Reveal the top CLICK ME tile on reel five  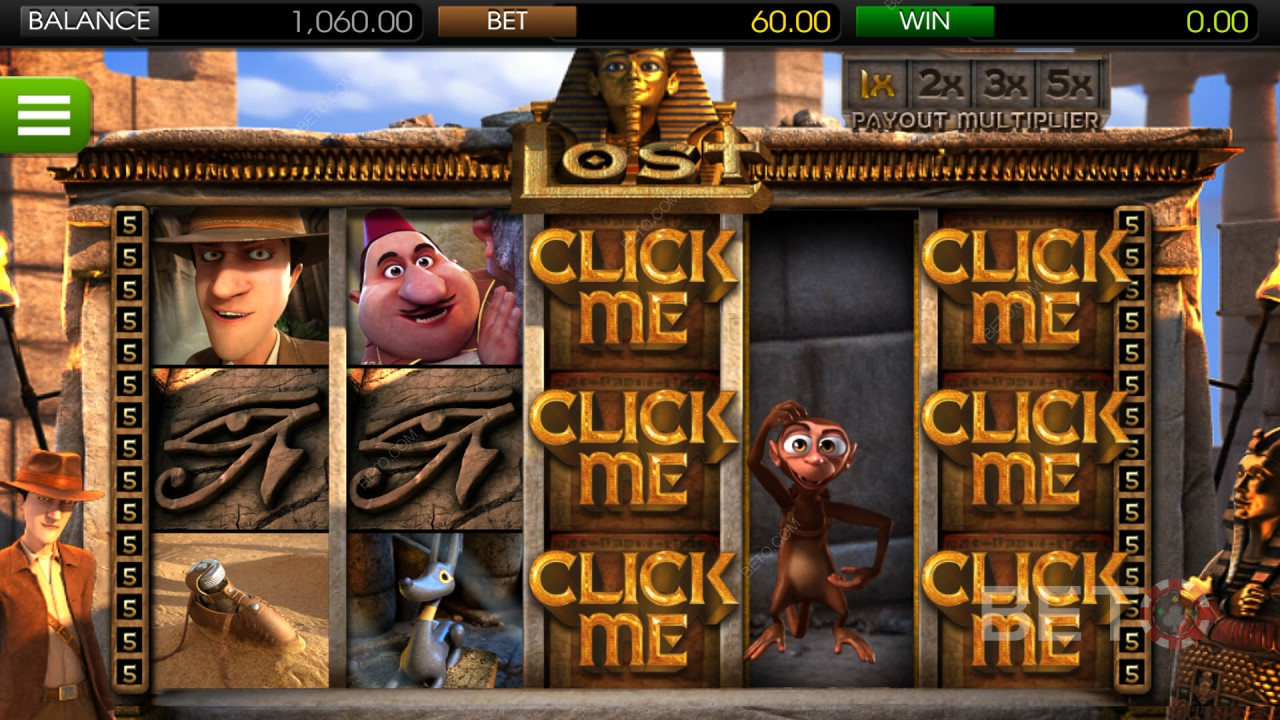click(1025, 288)
